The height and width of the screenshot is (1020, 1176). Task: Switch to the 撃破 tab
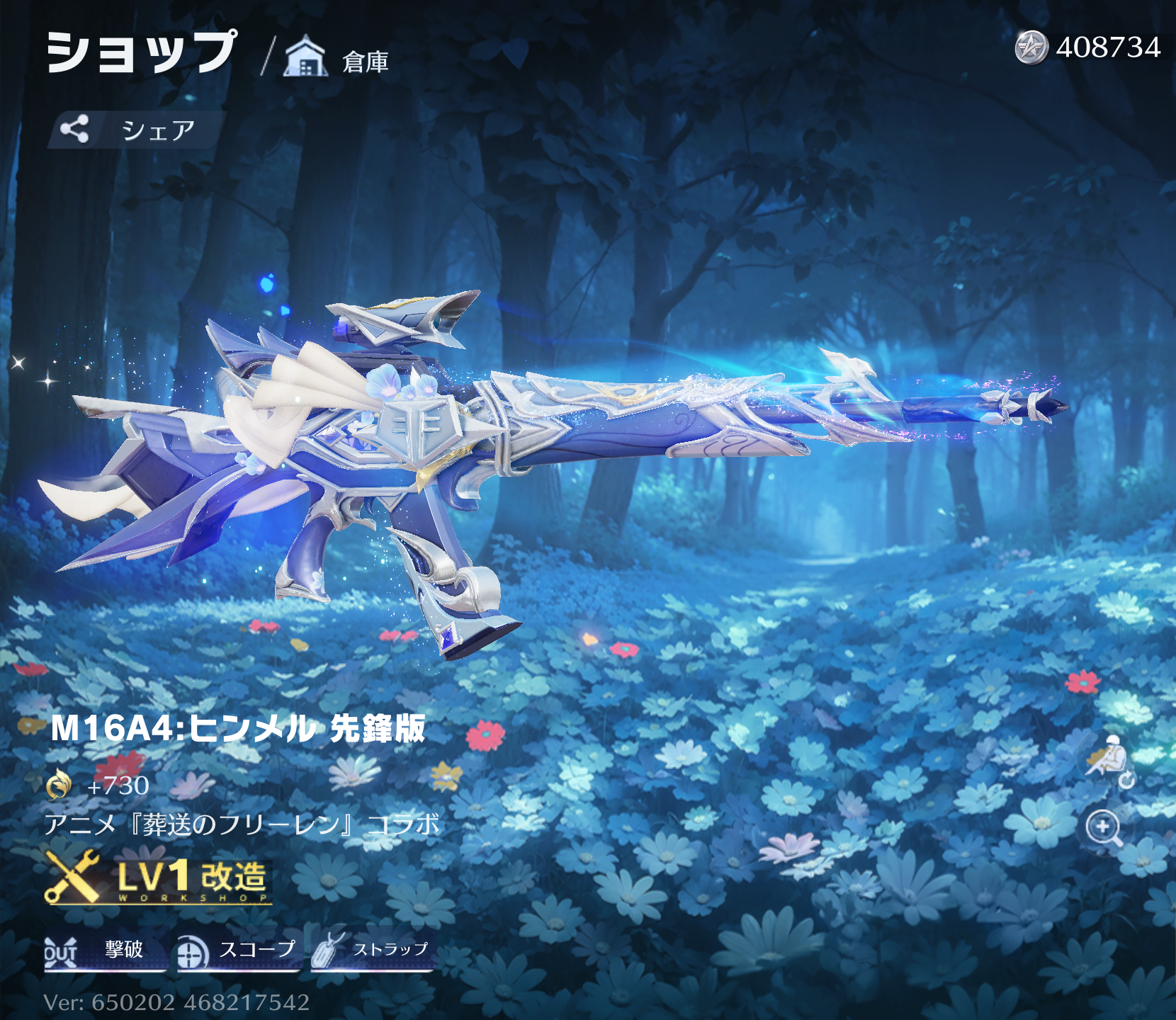point(105,950)
